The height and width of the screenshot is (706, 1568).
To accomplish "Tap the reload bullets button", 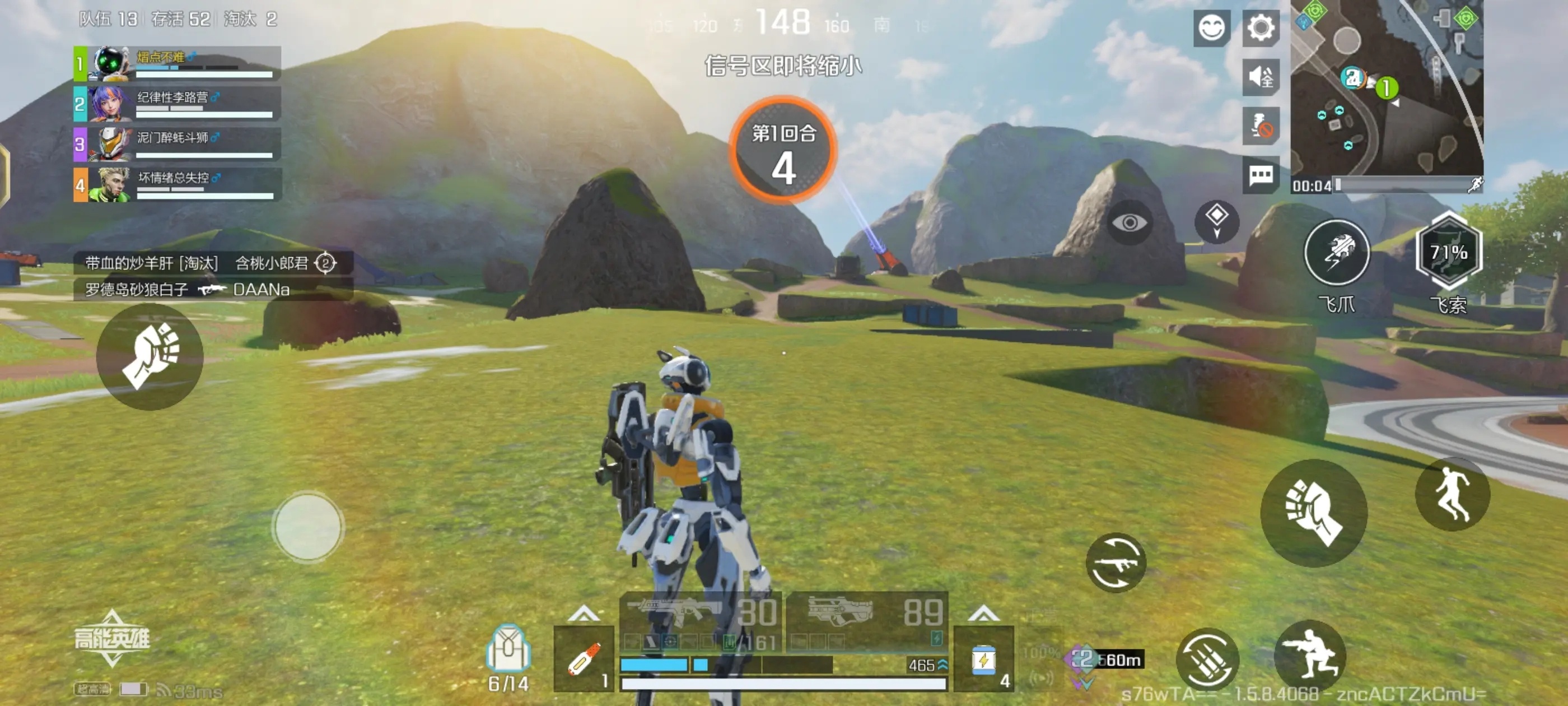I will coord(1208,658).
